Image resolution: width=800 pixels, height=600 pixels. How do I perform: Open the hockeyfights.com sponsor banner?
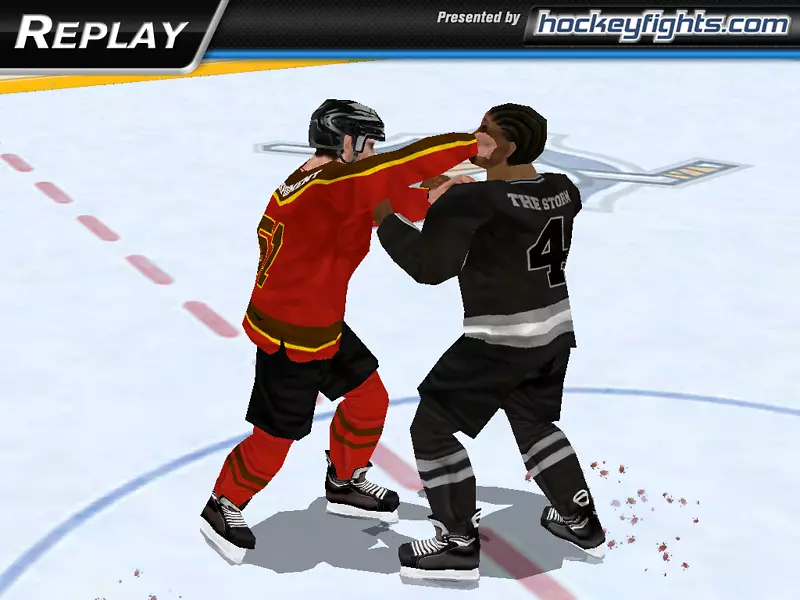tap(661, 25)
